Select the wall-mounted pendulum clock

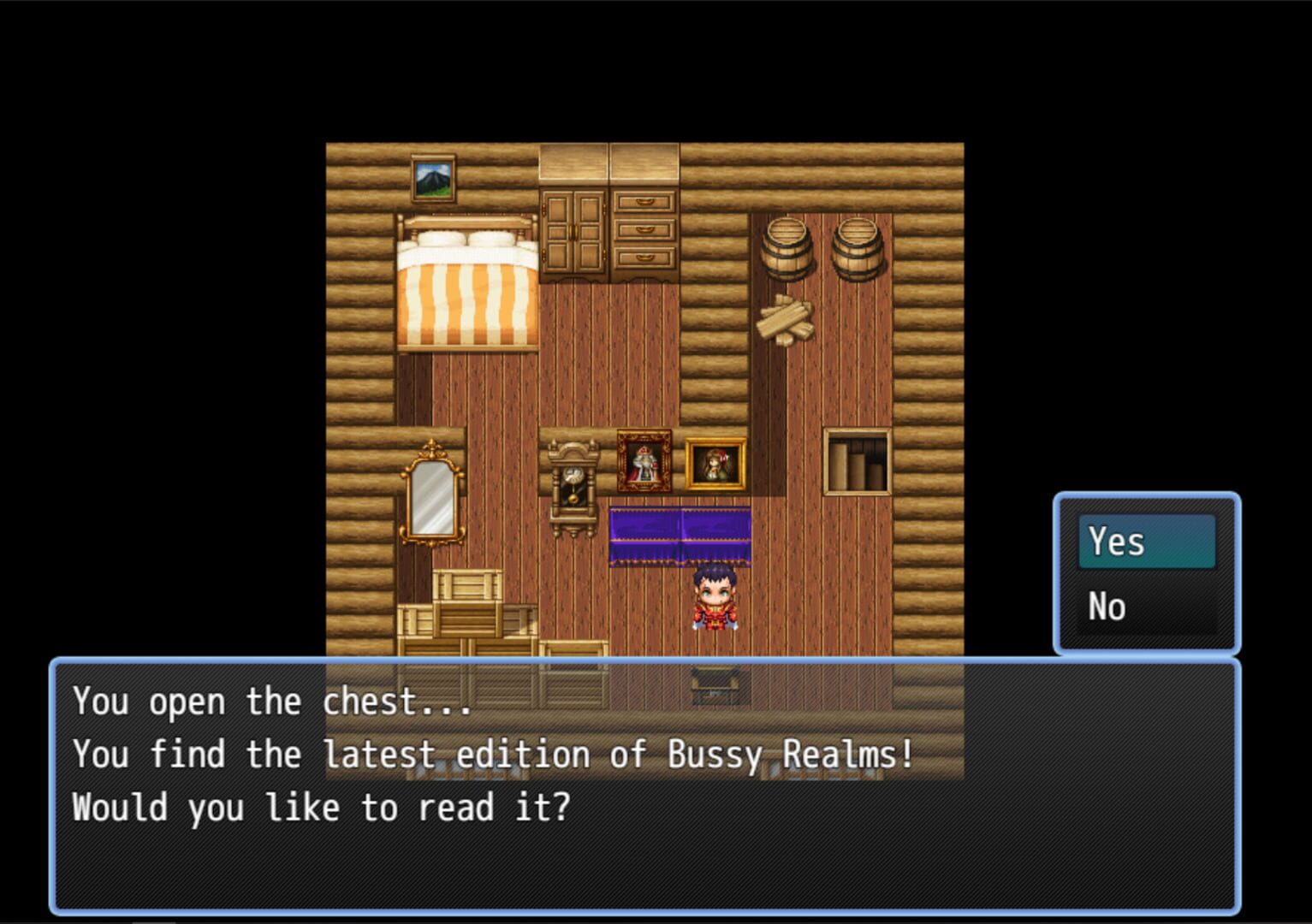click(x=575, y=479)
